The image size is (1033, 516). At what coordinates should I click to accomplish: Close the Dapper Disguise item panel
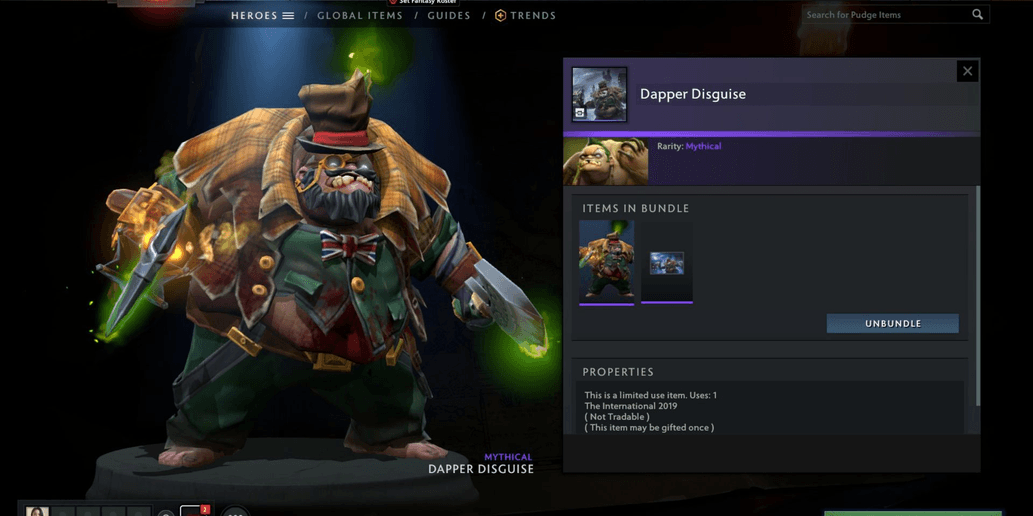tap(967, 71)
